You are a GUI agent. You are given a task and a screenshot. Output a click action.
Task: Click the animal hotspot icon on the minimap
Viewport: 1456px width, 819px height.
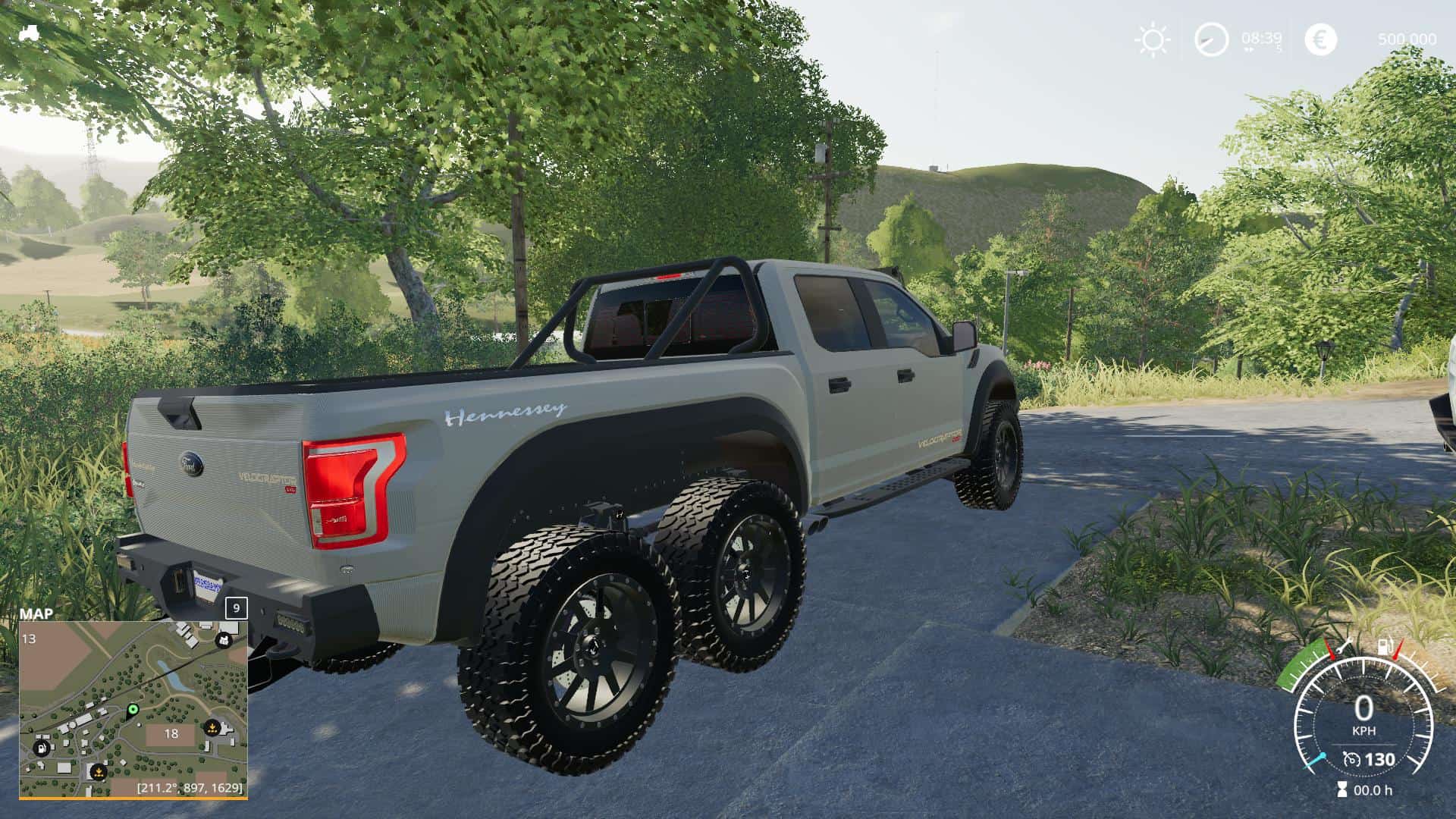tap(223, 641)
